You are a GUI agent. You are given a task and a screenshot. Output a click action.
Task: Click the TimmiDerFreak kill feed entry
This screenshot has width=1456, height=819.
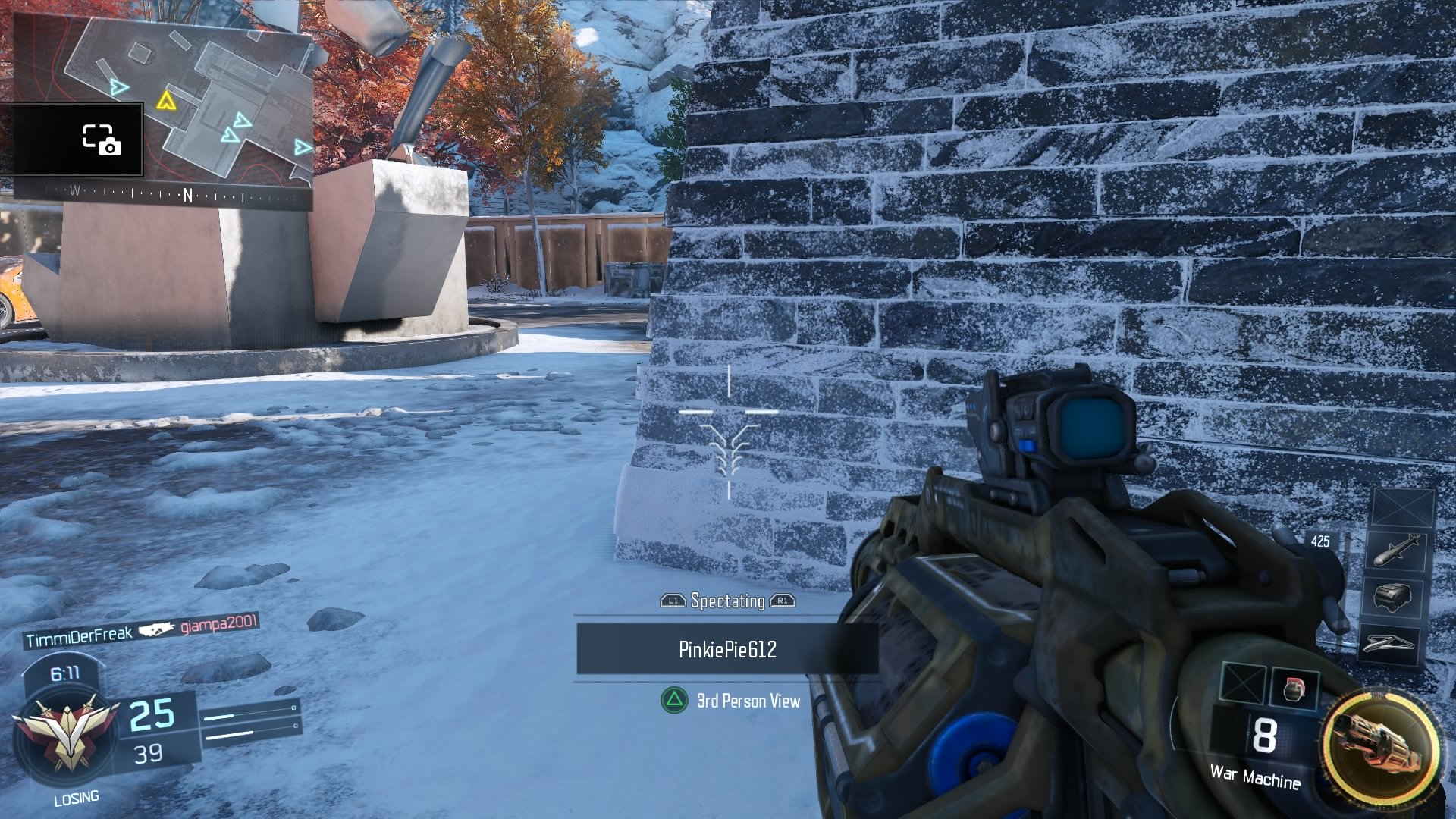pyautogui.click(x=80, y=637)
